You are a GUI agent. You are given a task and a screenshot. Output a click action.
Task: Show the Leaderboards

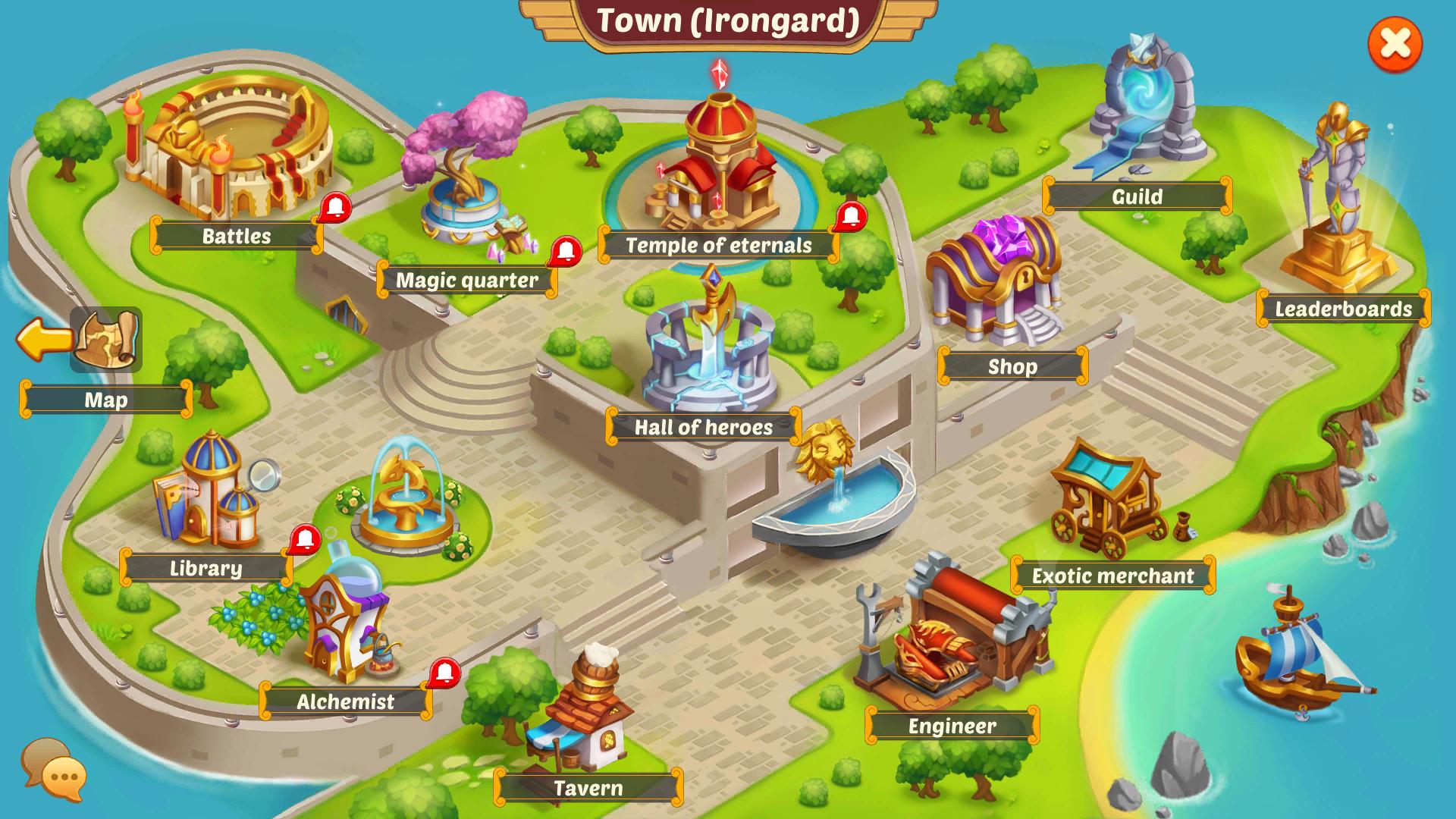[x=1343, y=309]
